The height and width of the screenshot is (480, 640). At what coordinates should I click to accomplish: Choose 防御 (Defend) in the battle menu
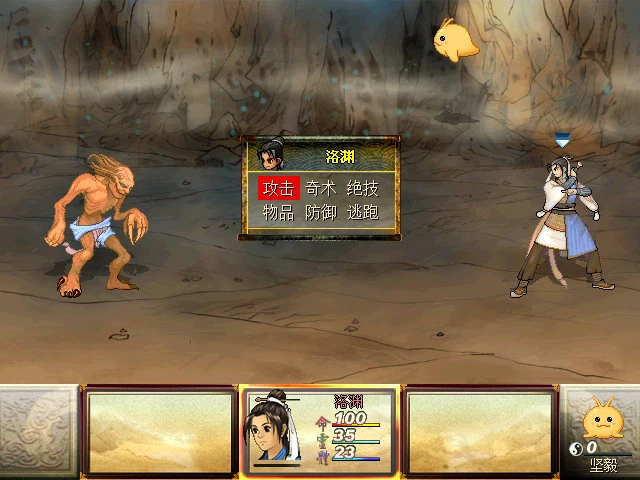tap(321, 212)
